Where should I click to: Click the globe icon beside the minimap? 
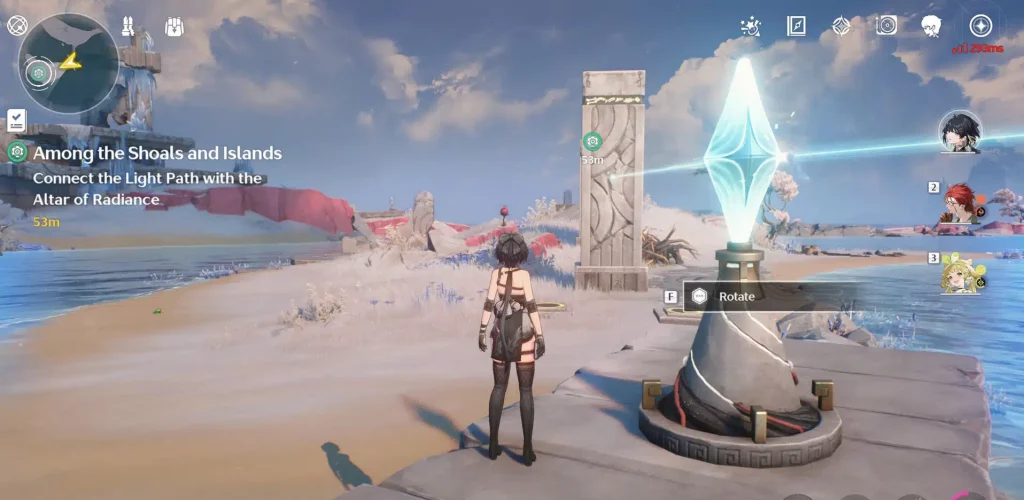(x=17, y=25)
